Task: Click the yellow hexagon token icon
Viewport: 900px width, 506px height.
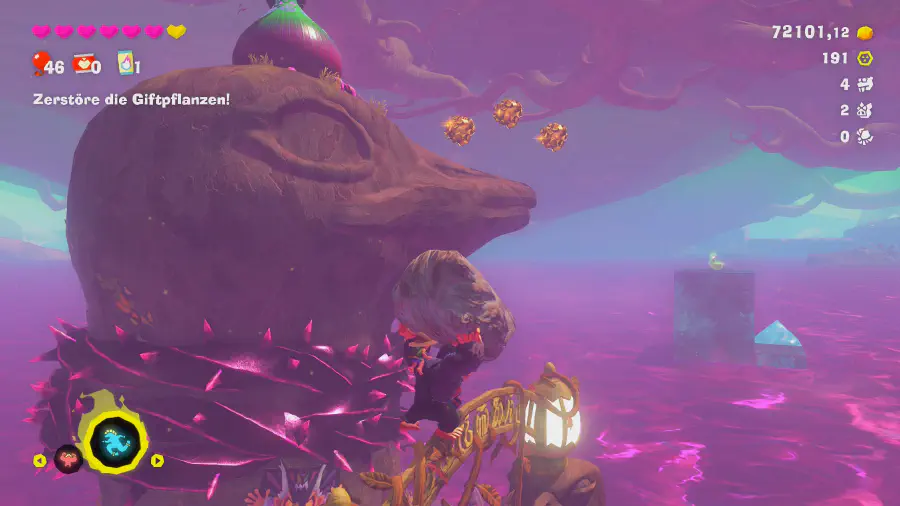Action: click(x=865, y=59)
